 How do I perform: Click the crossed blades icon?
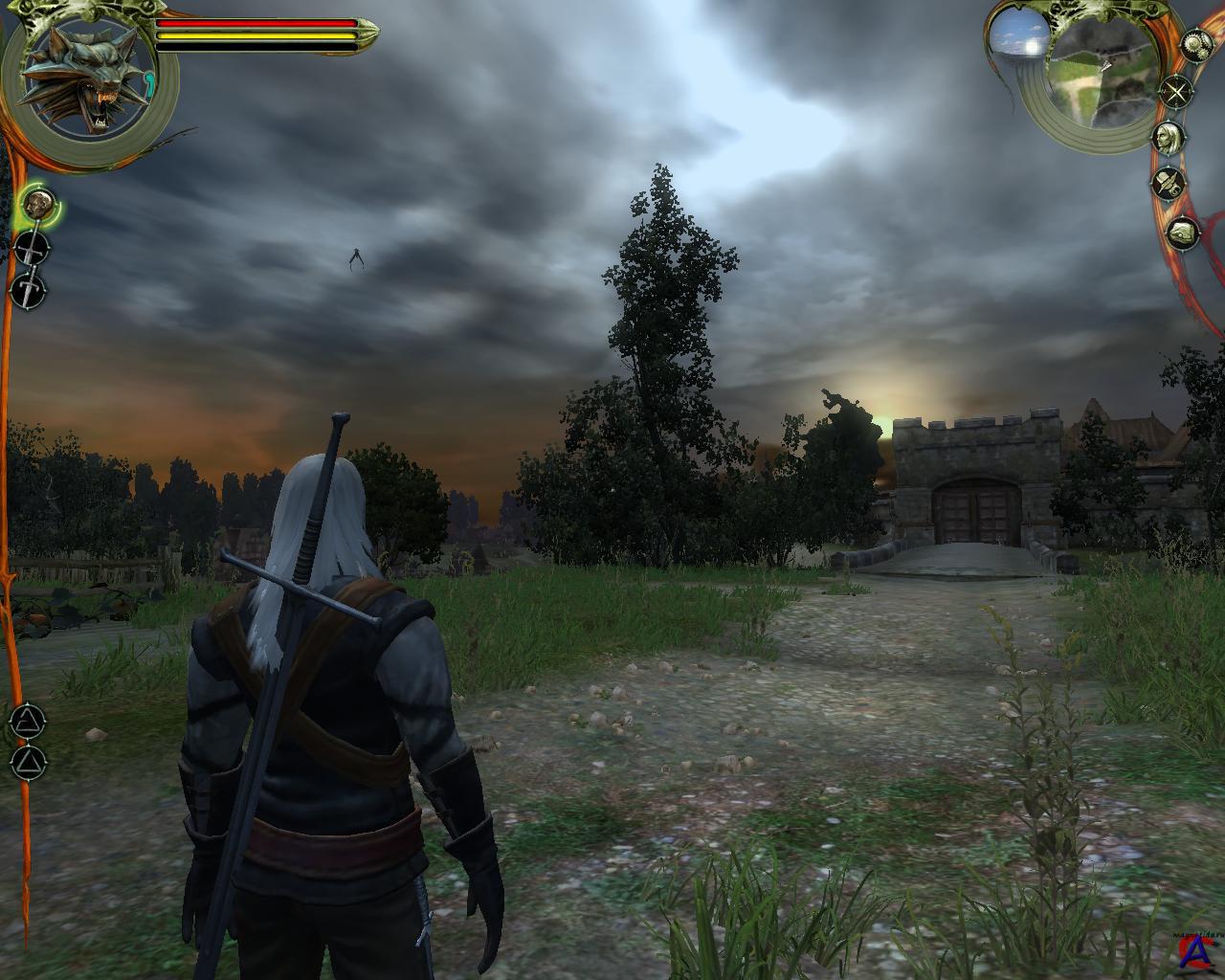(x=1175, y=93)
